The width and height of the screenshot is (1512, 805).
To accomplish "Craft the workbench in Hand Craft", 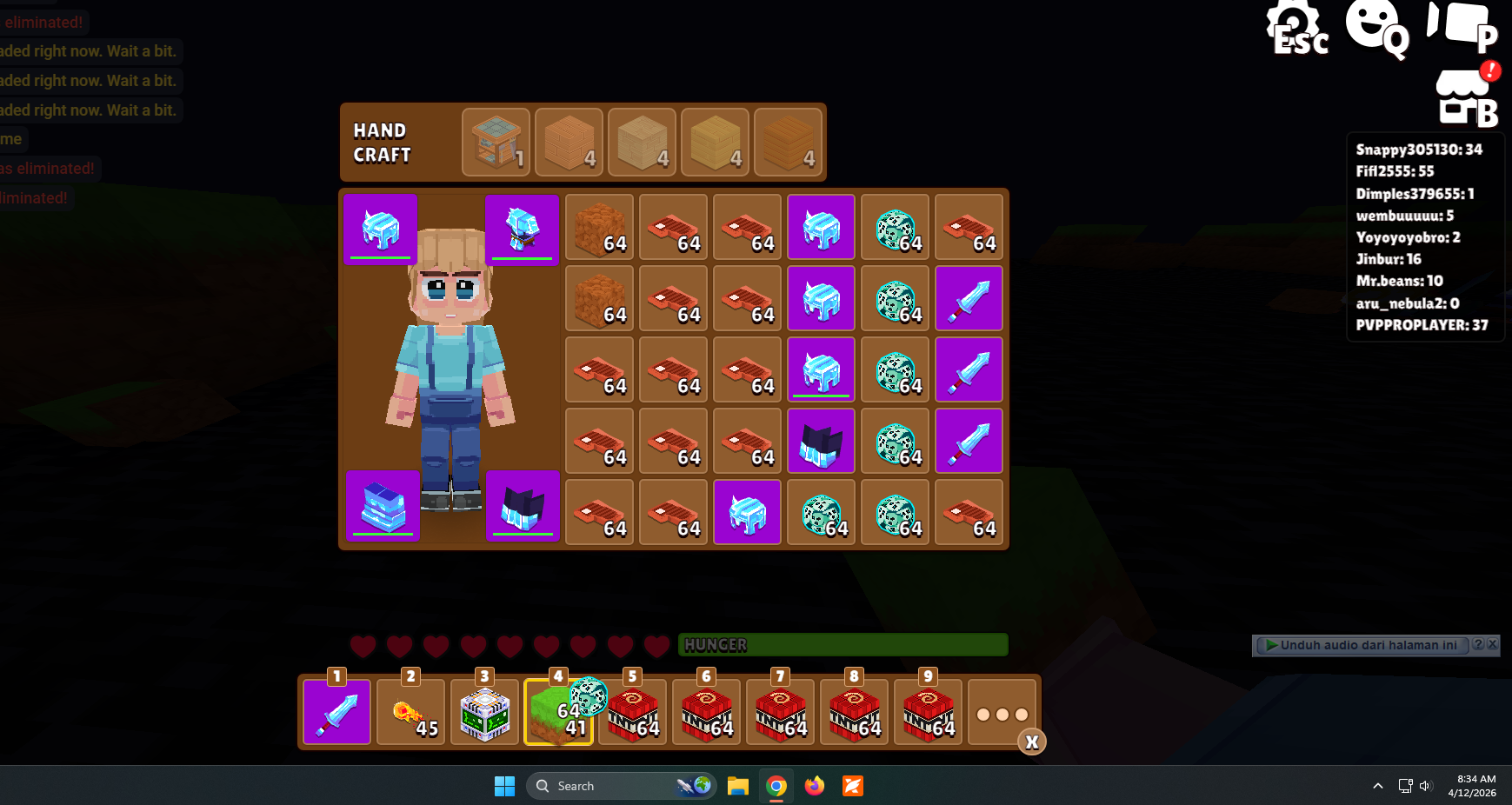I will click(496, 143).
